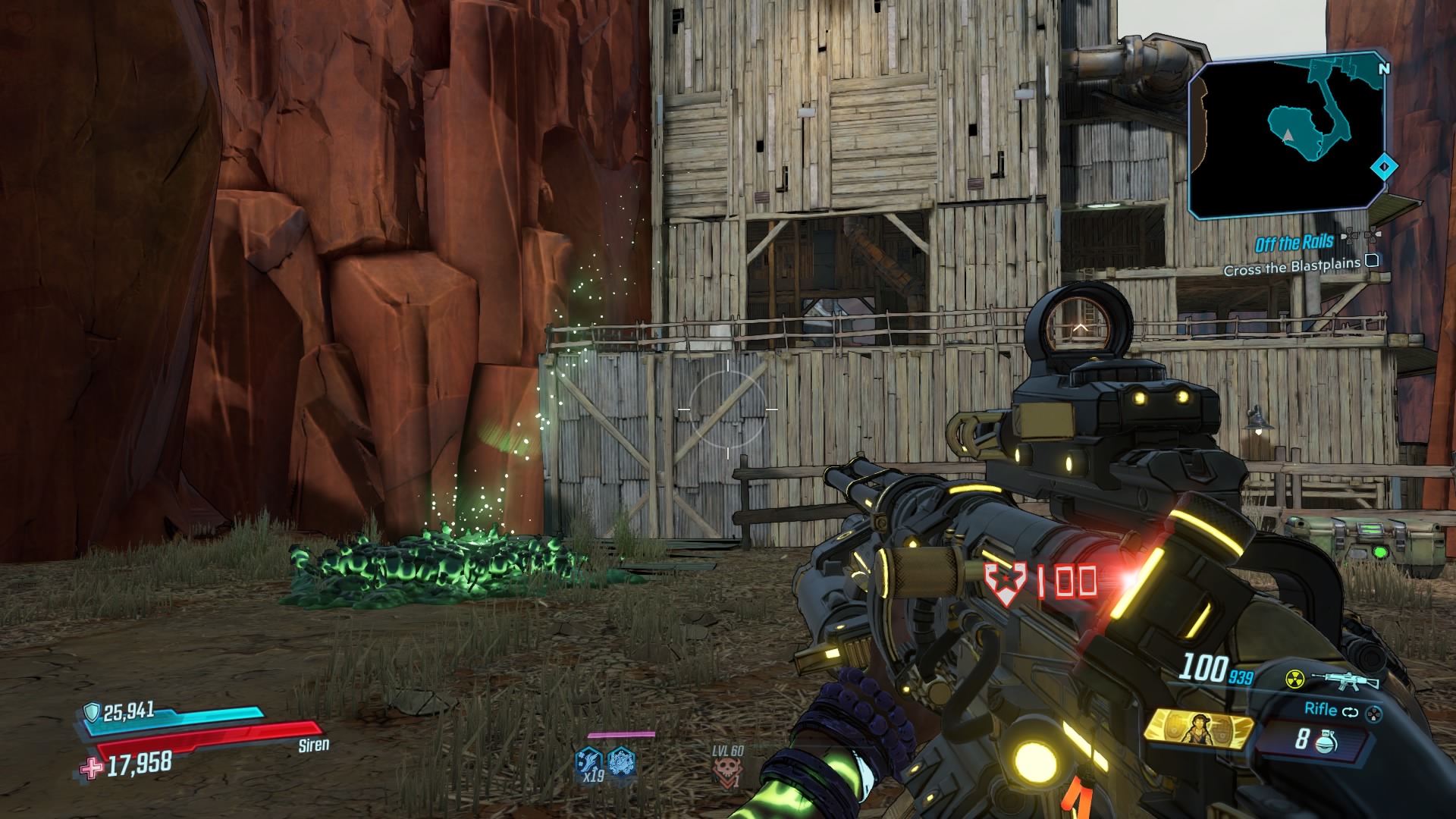Toggle the D-pad weapon wheel indicator

[1374, 714]
